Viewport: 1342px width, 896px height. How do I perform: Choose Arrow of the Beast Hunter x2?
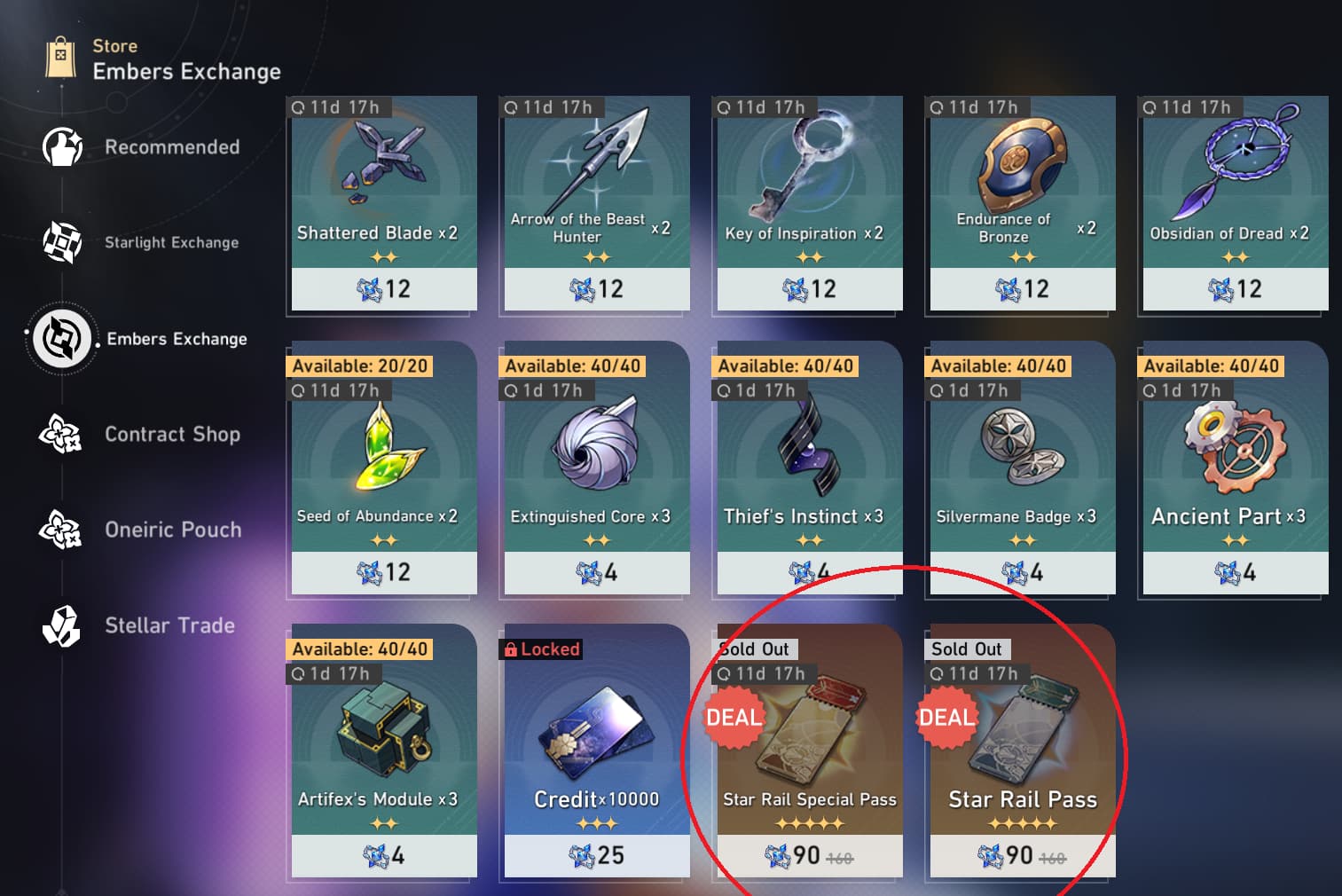[596, 203]
